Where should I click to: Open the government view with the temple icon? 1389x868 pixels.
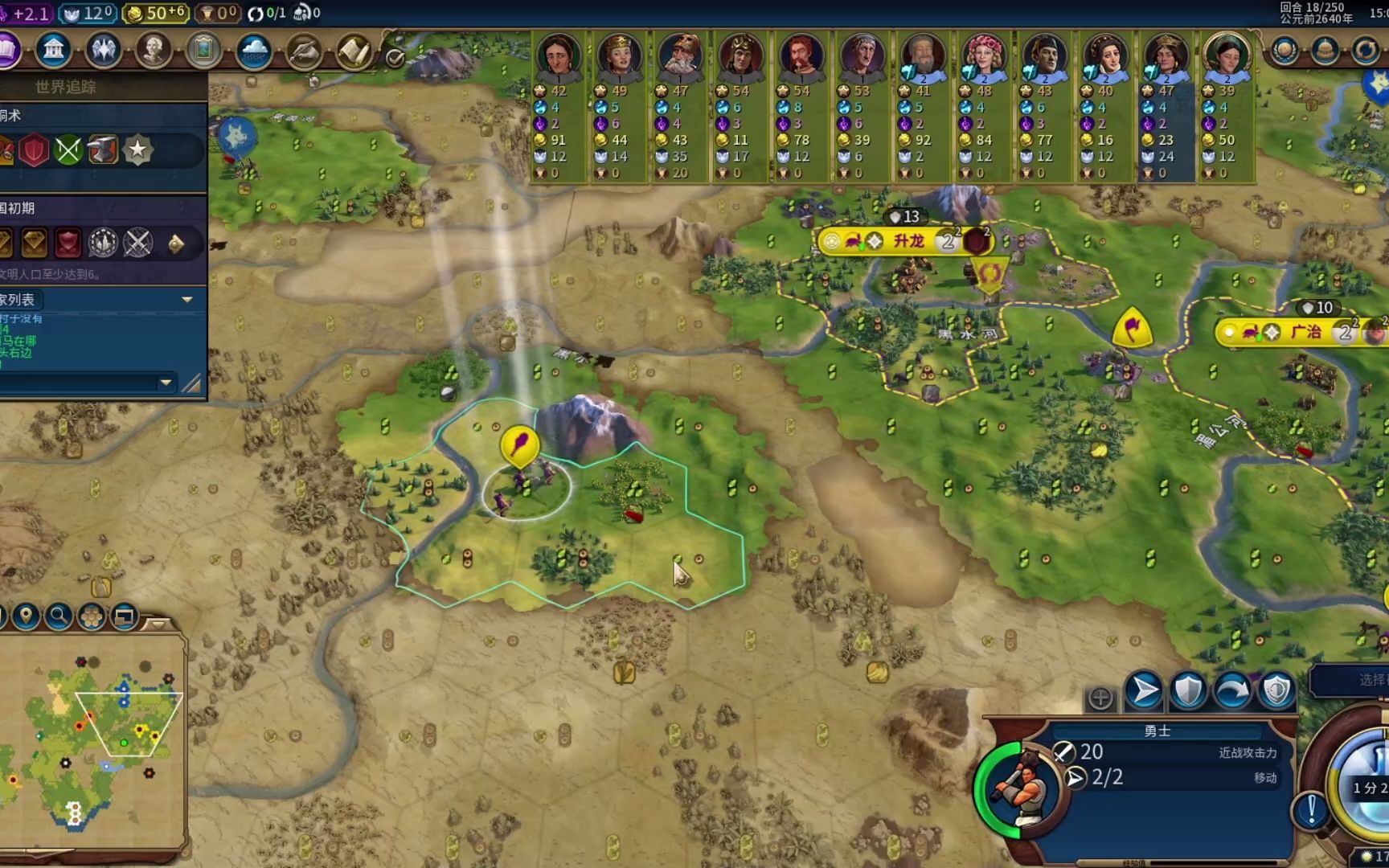(x=54, y=51)
